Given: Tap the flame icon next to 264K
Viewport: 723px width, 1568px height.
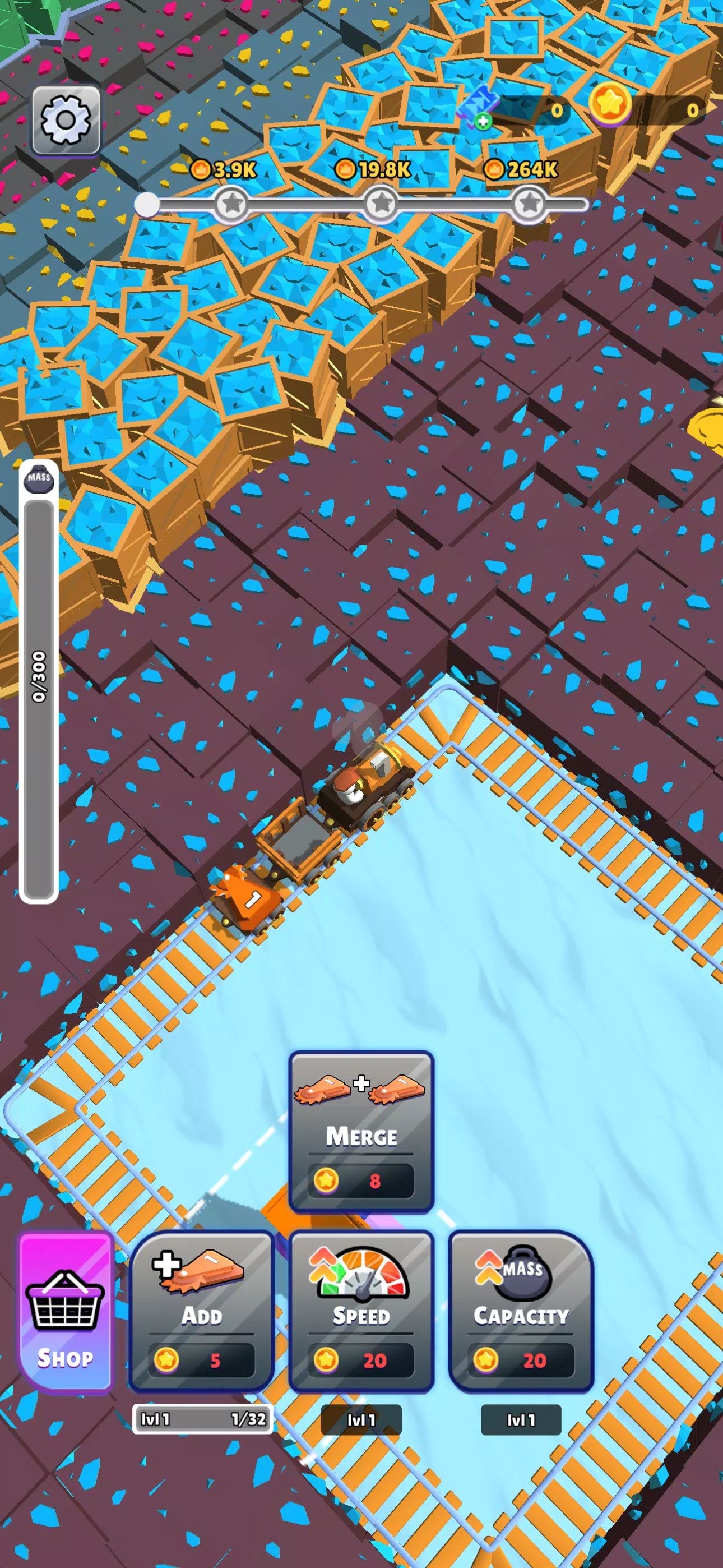Looking at the screenshot, I should click(x=495, y=169).
